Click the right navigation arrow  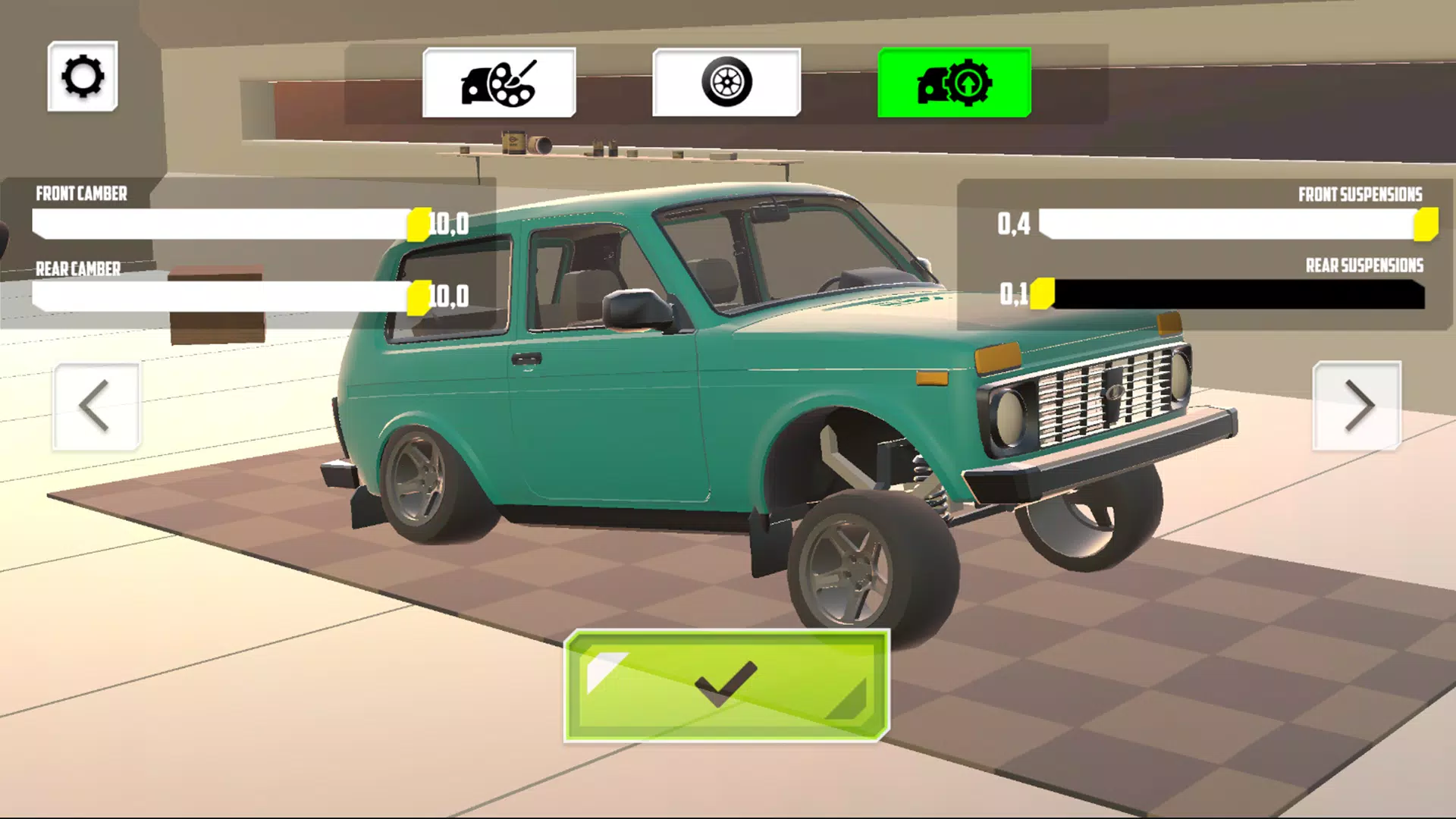[x=1357, y=406]
